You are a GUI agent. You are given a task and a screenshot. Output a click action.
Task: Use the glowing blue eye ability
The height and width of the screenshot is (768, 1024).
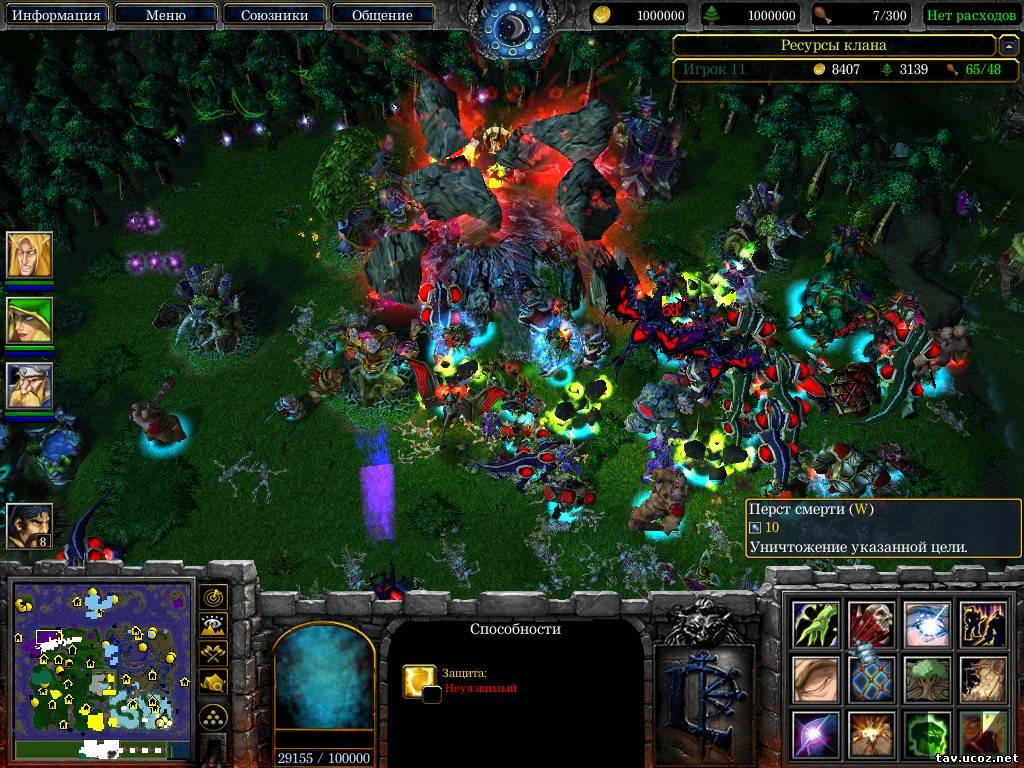927,624
